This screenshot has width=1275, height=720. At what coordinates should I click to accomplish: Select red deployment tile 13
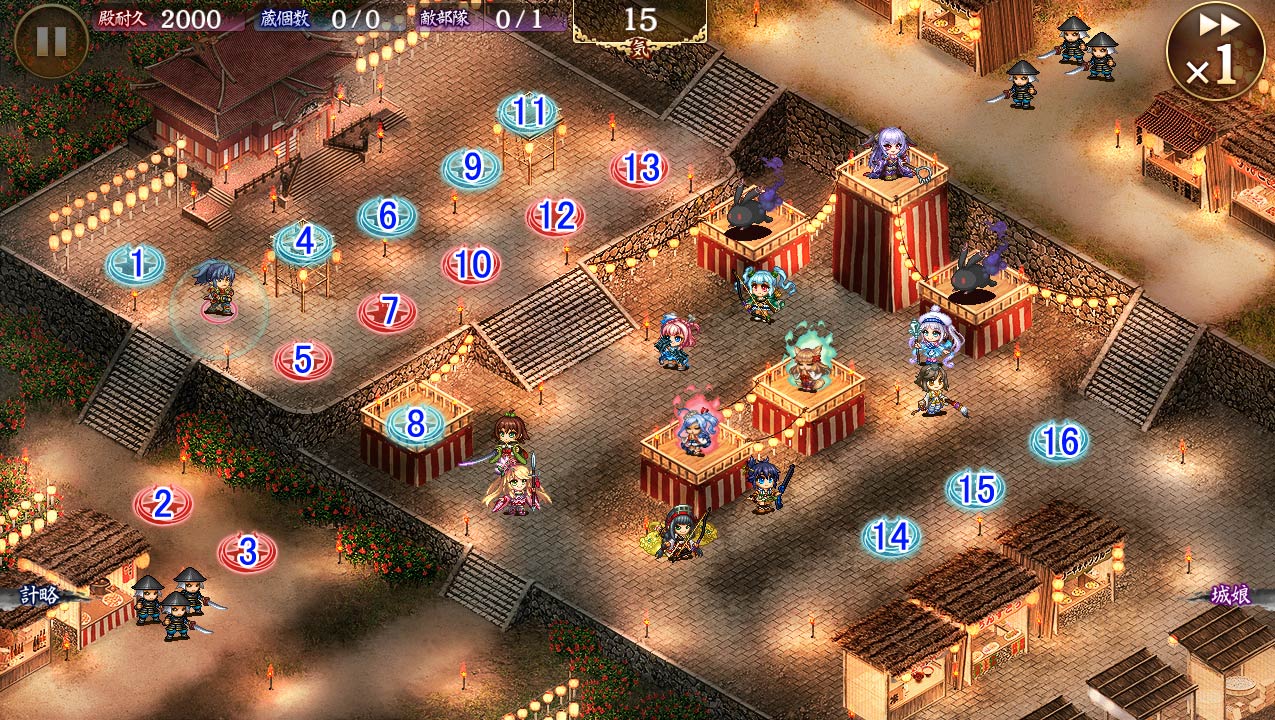(640, 168)
